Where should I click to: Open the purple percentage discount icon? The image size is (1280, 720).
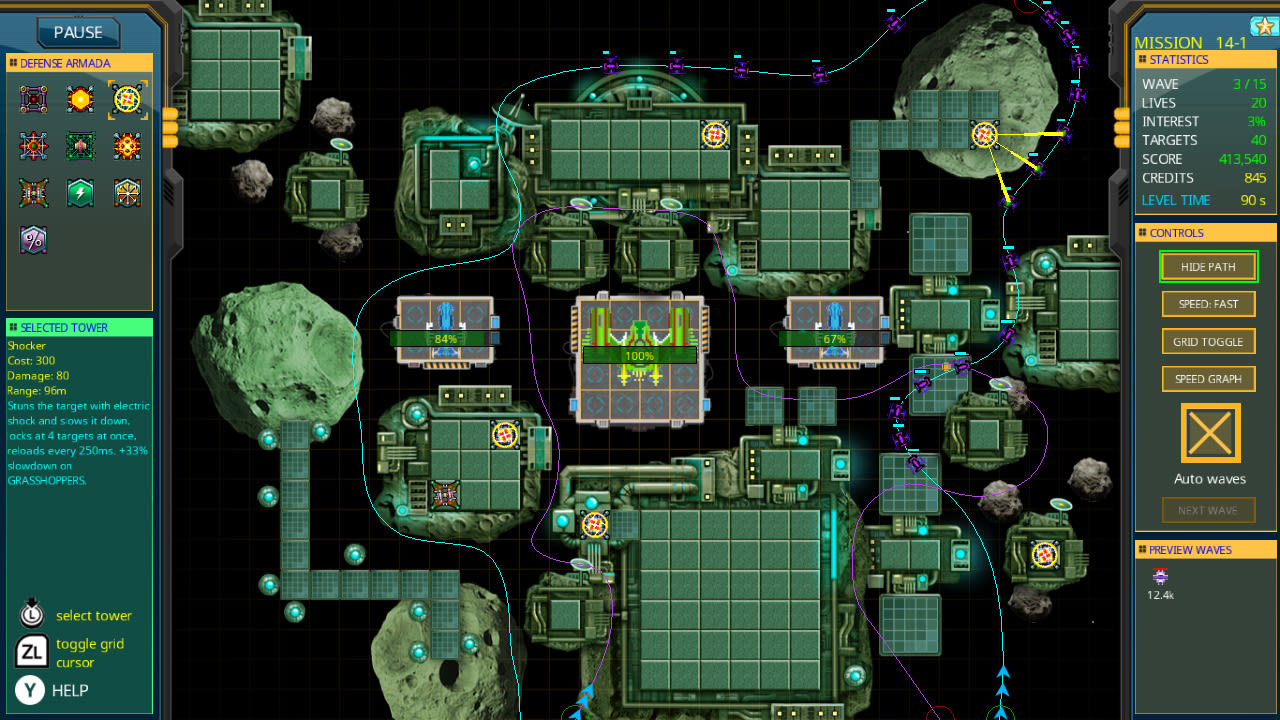coord(33,239)
